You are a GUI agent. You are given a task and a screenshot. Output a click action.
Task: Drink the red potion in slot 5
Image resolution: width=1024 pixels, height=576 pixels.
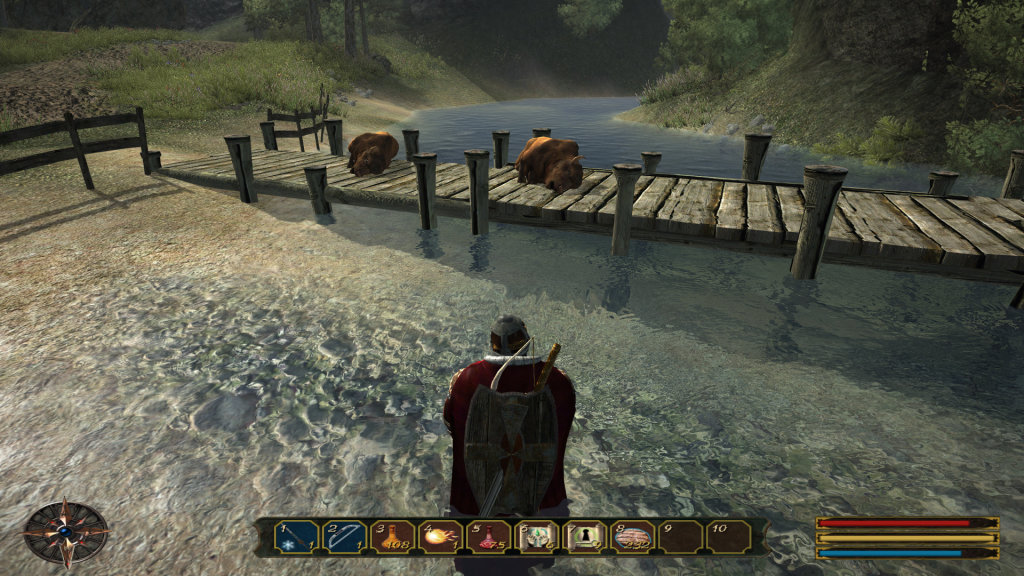488,537
